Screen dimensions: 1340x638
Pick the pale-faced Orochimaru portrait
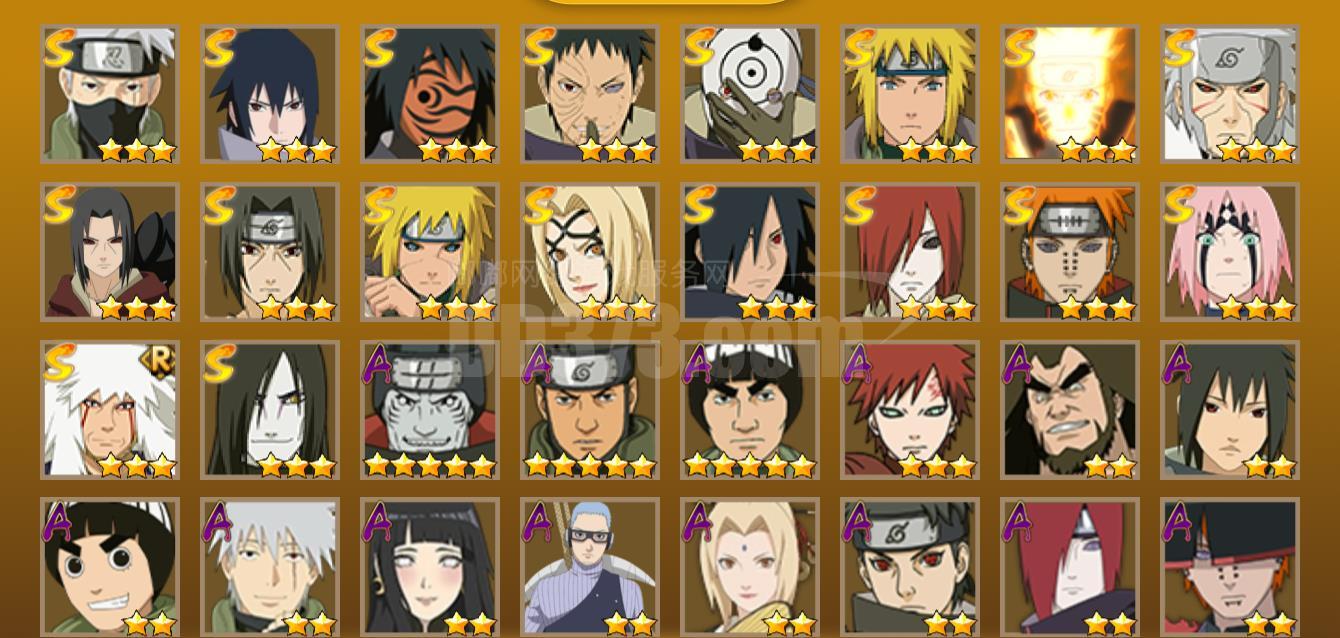[269, 410]
